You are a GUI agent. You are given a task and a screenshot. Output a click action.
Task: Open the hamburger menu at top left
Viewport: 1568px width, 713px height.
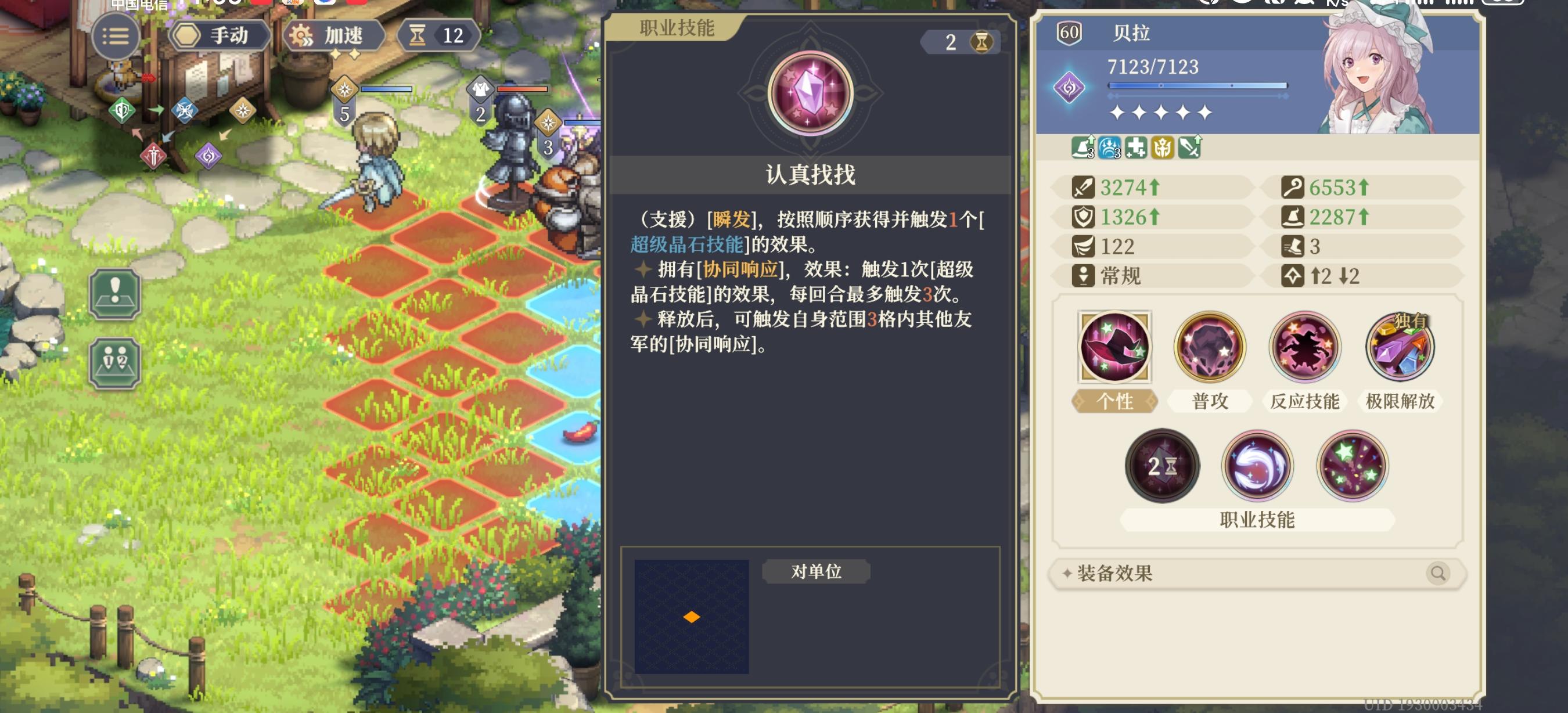tap(116, 36)
